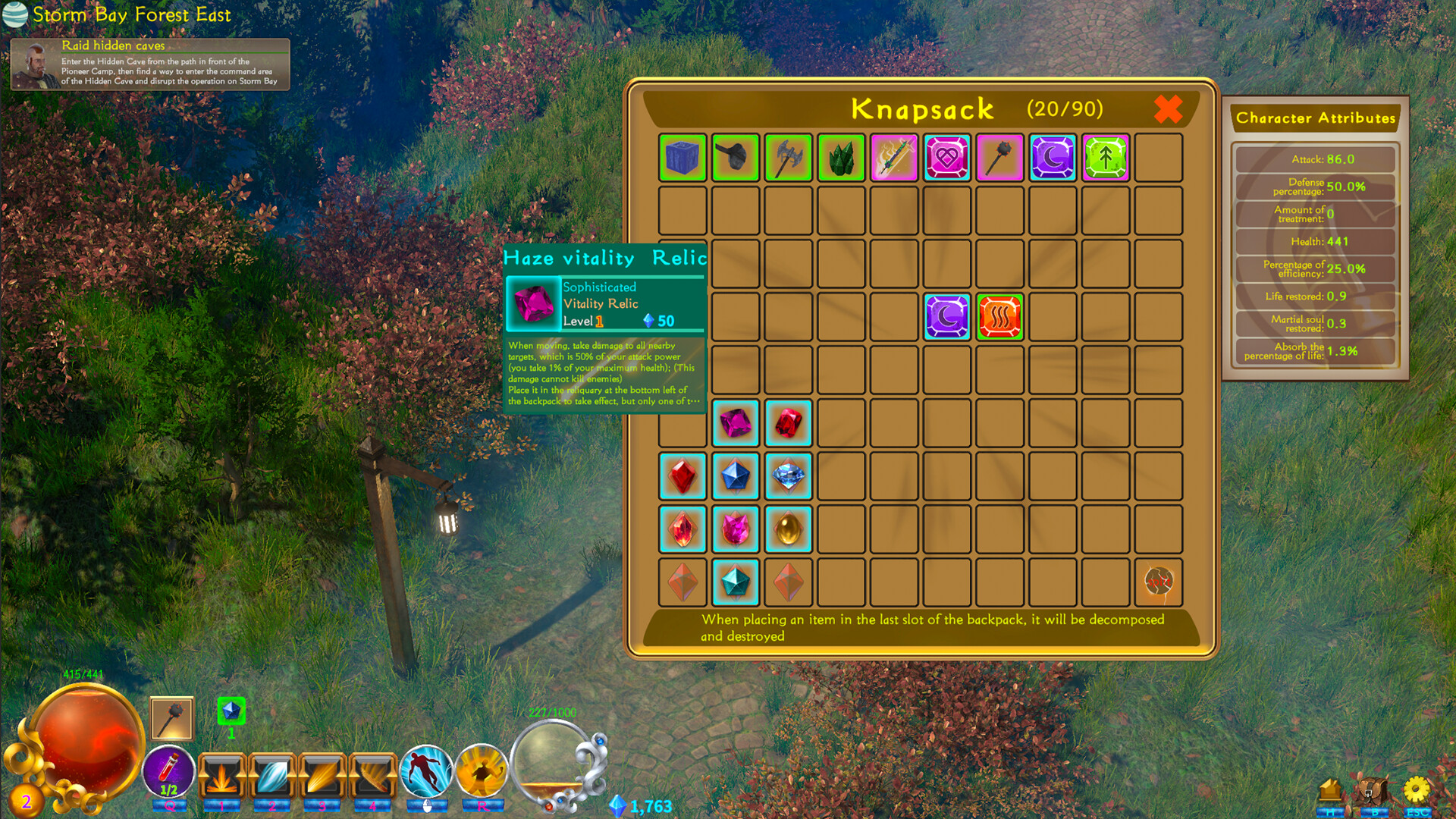Image resolution: width=1456 pixels, height=819 pixels.
Task: Click the cracked orb in the last decompose slot
Action: point(1159,581)
